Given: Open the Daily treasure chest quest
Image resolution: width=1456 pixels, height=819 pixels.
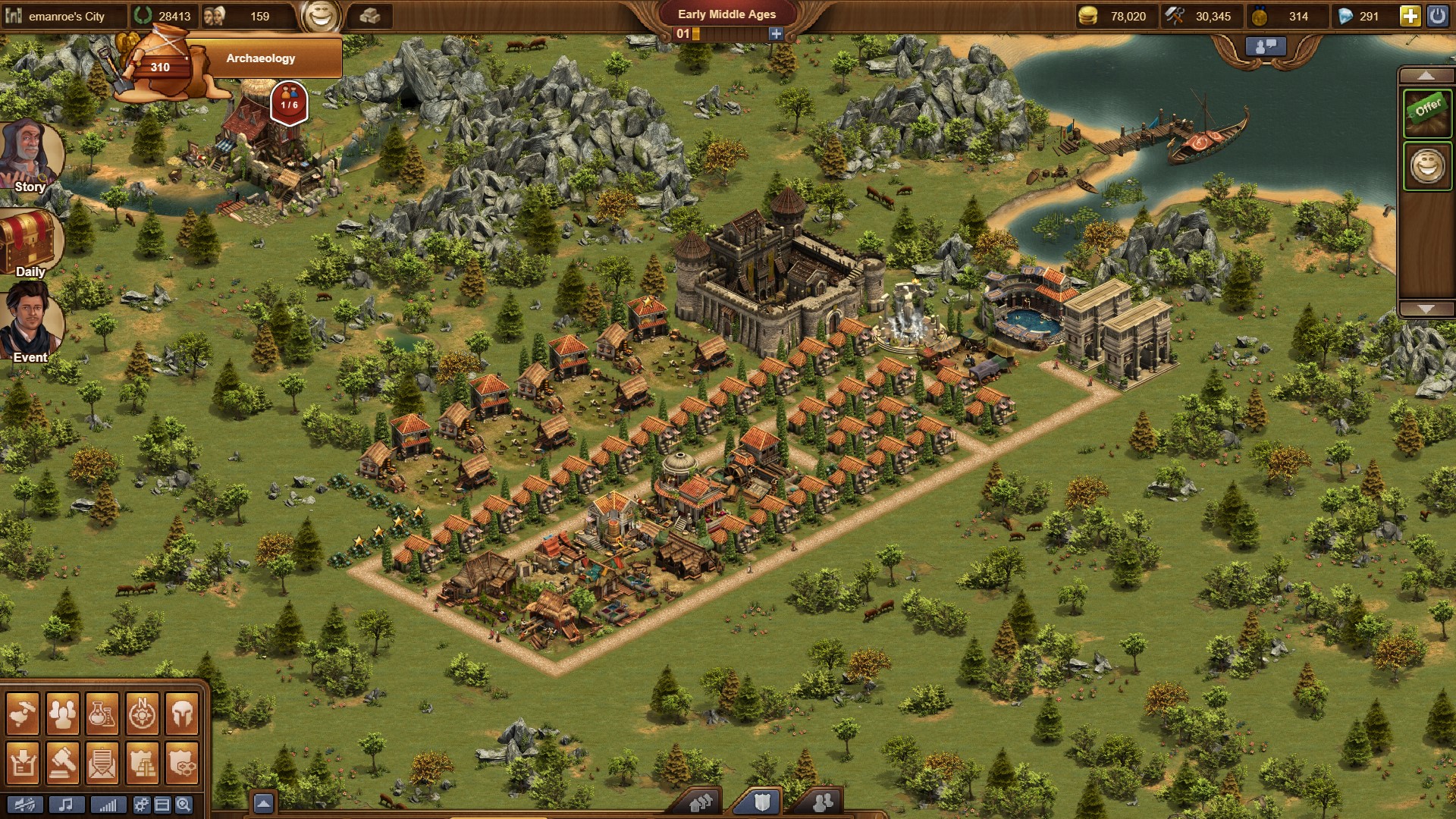Looking at the screenshot, I should click(30, 242).
